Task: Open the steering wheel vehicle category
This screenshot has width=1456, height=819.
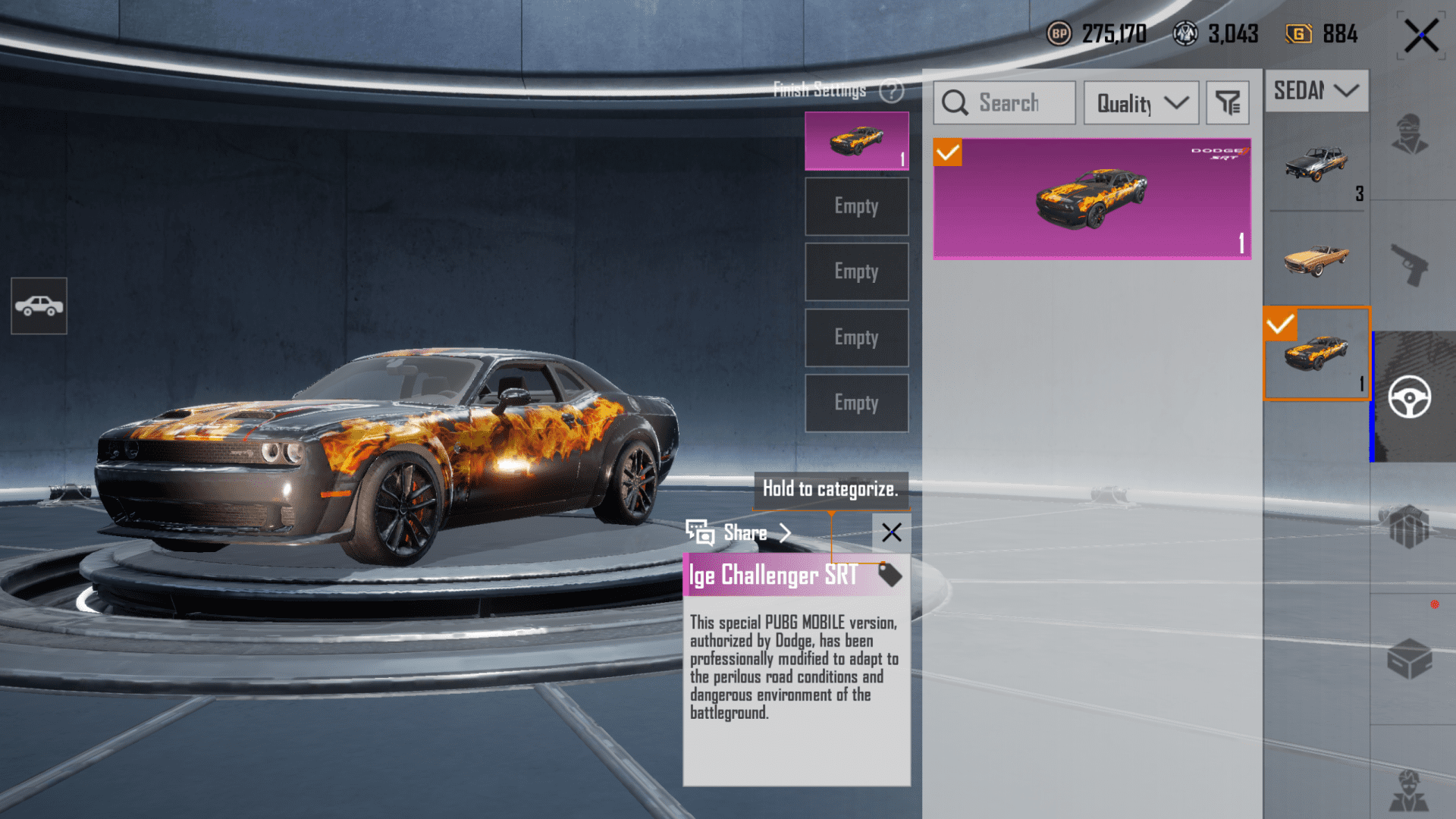Action: point(1410,397)
